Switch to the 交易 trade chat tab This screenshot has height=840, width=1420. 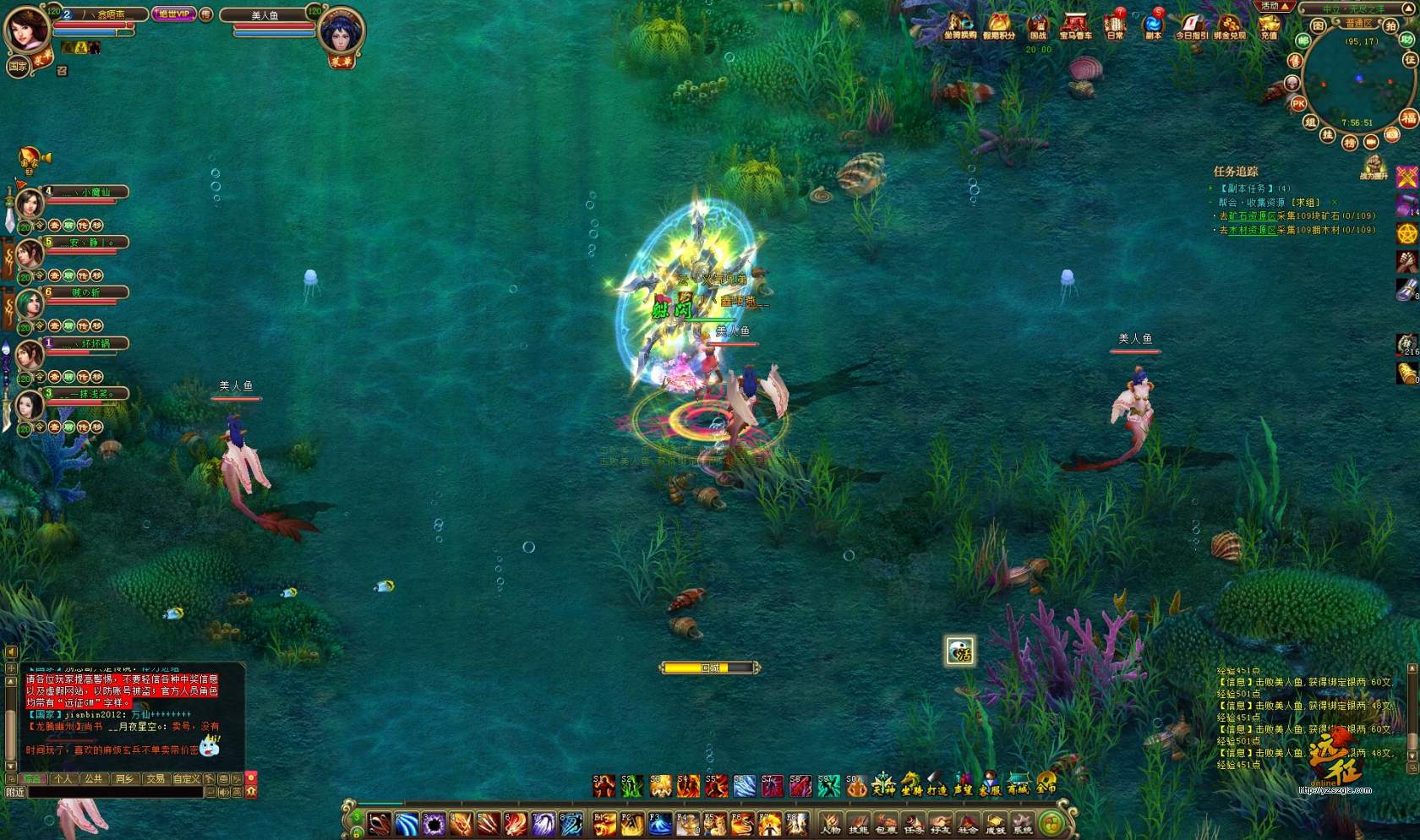(155, 779)
